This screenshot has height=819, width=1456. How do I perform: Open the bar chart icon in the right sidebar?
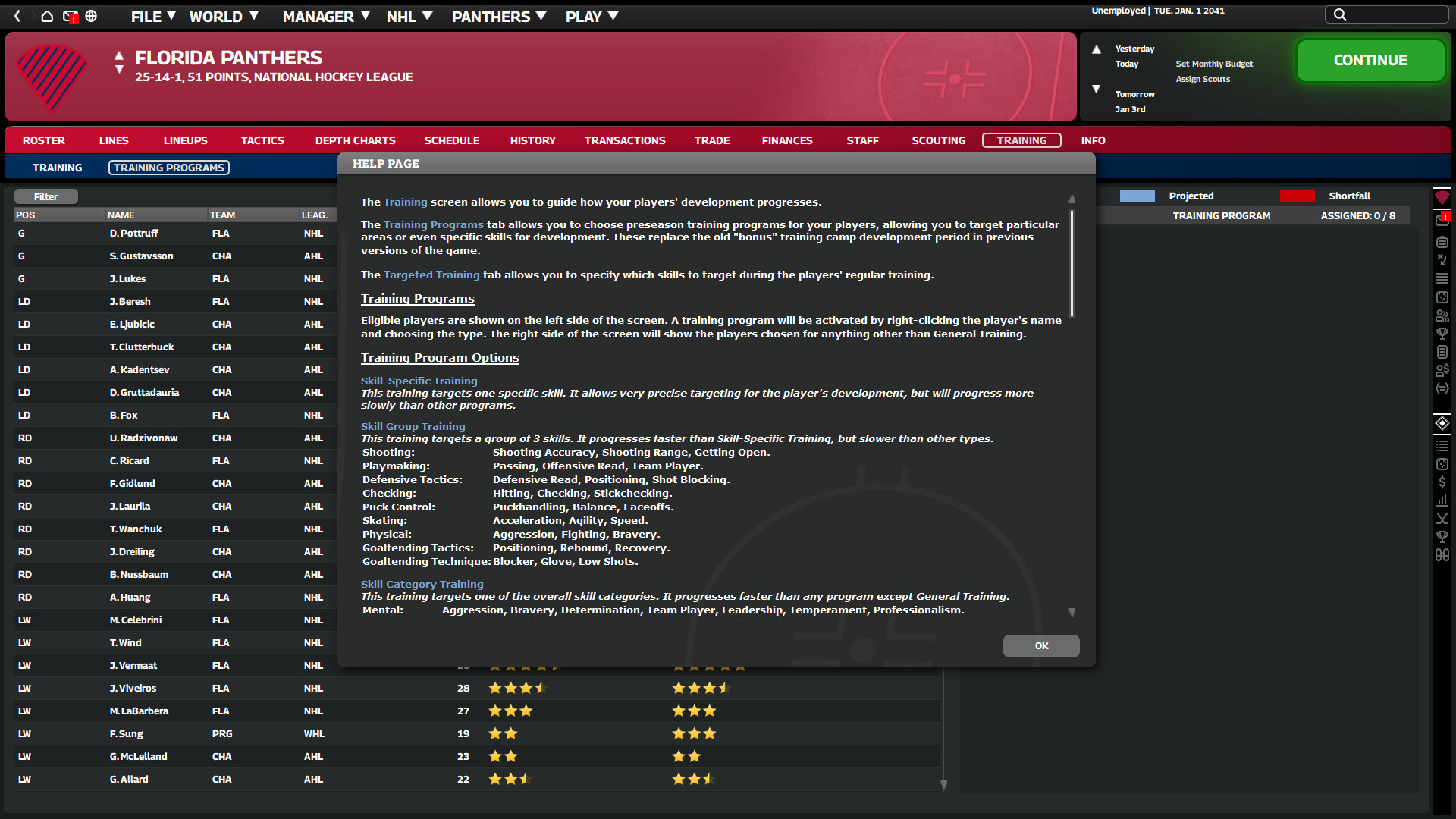(x=1443, y=500)
